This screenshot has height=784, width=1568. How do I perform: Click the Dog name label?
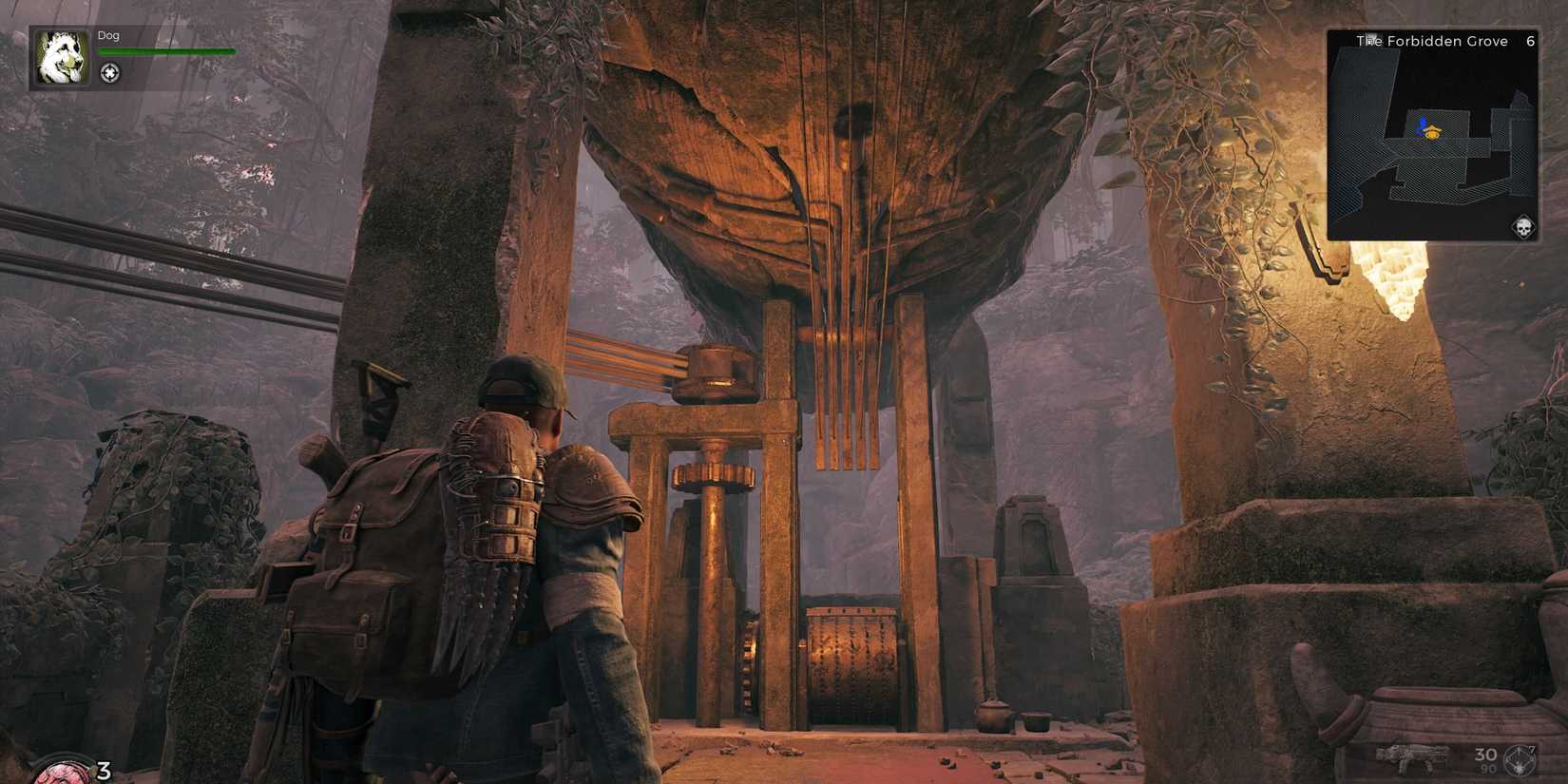(x=108, y=34)
